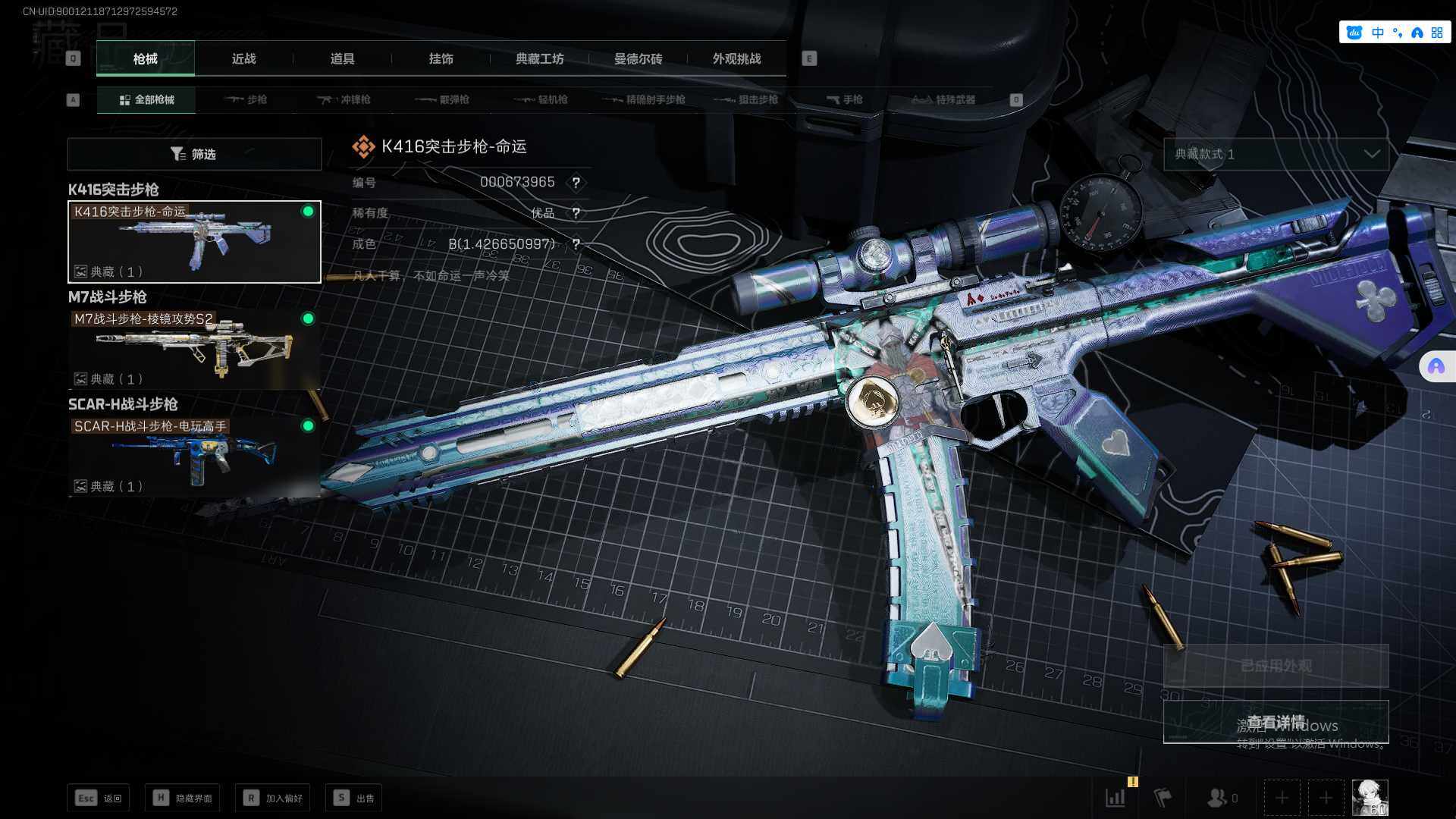The width and height of the screenshot is (1456, 819).
Task: Switch to the 近战 melee tab
Action: pyautogui.click(x=243, y=58)
